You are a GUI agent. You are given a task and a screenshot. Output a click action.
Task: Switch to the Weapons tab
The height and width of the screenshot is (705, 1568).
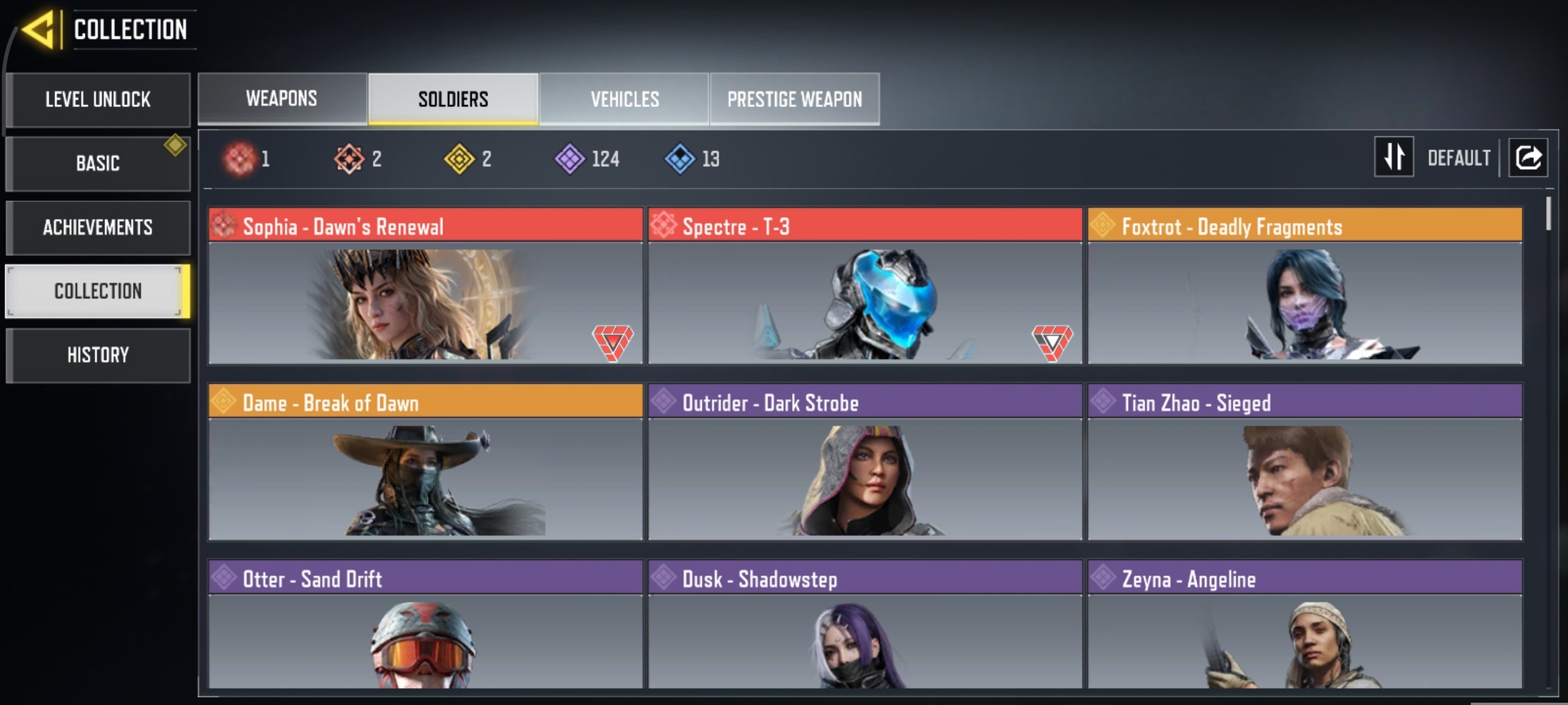click(x=281, y=99)
